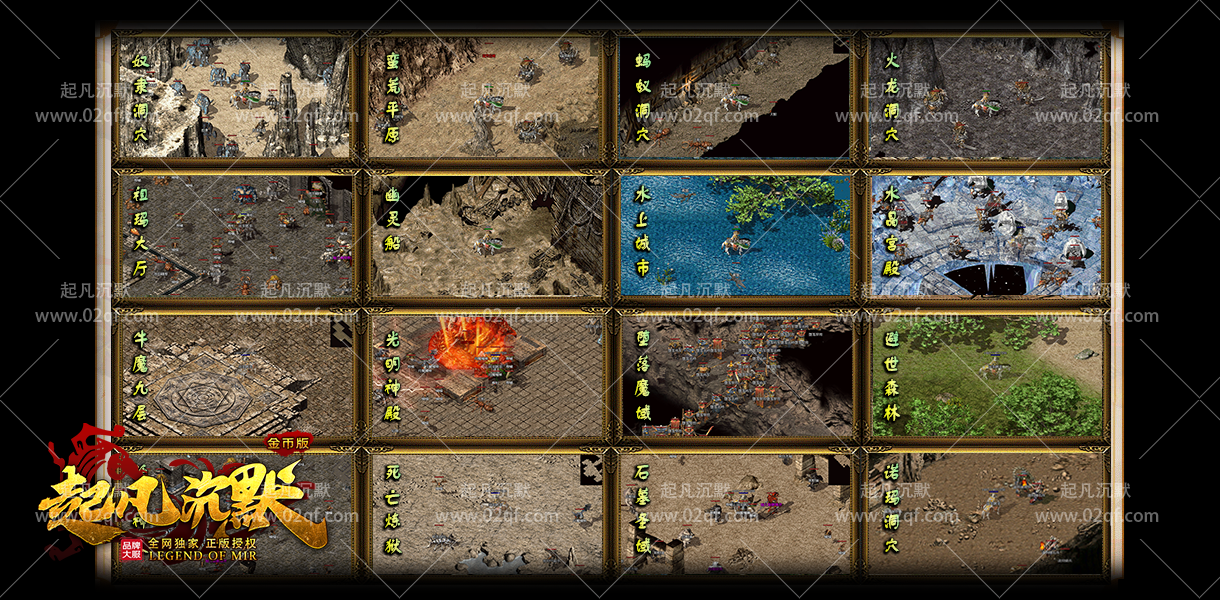Choose the 光明神殿 map thumbnail
The image size is (1220, 600).
click(x=485, y=376)
